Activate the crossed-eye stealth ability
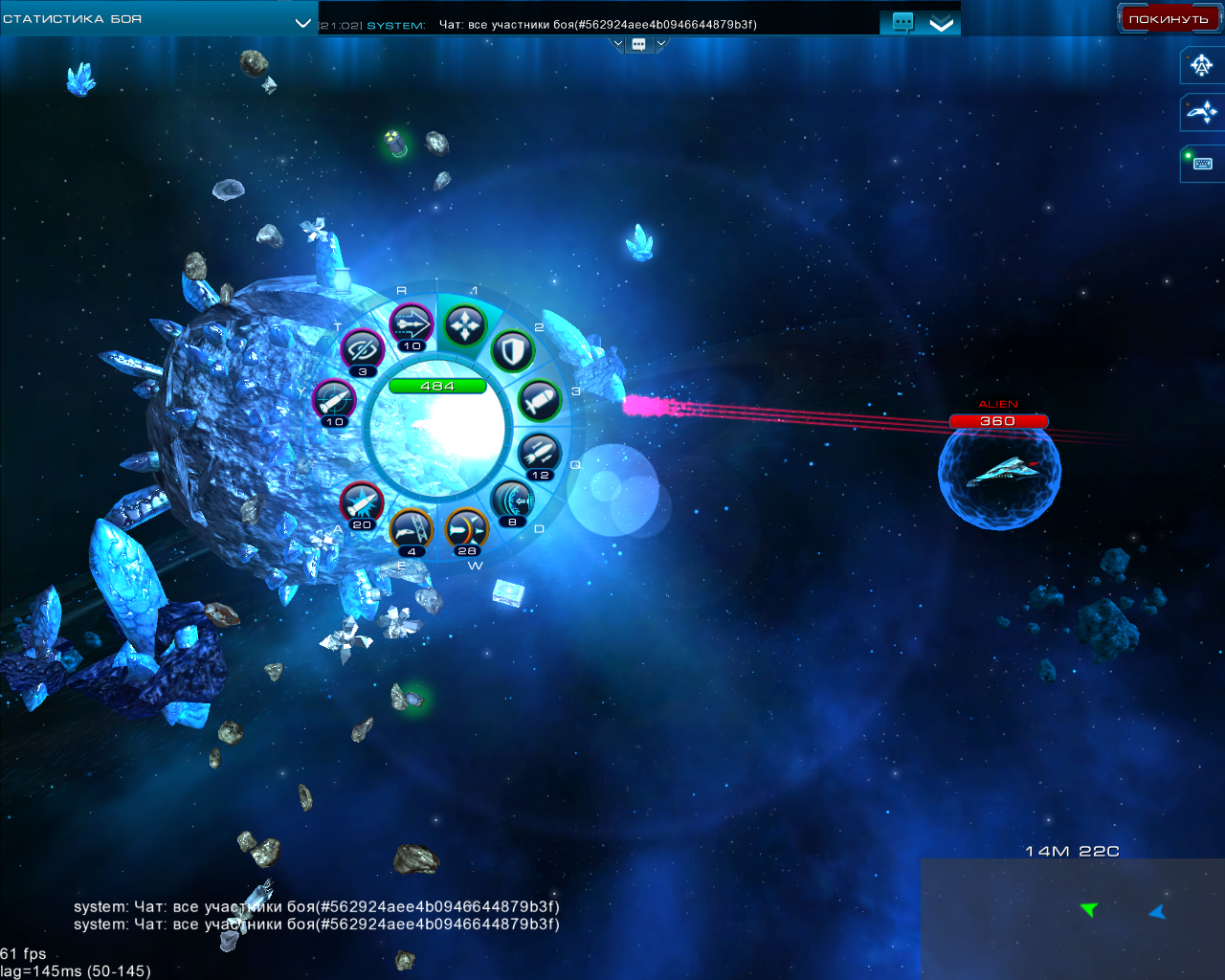The image size is (1225, 980). coord(363,349)
